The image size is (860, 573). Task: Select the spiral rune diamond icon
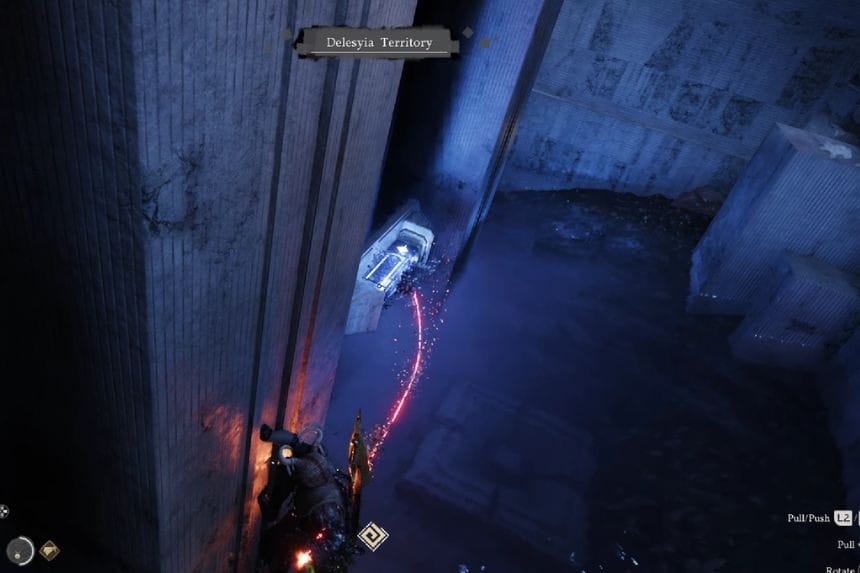(x=372, y=536)
